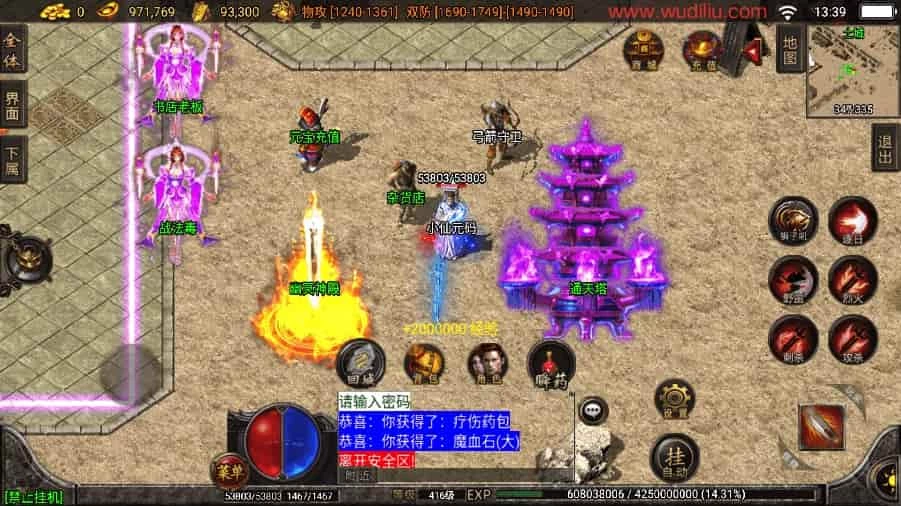Open the chat bubble button
901x506 pixels.
click(595, 408)
